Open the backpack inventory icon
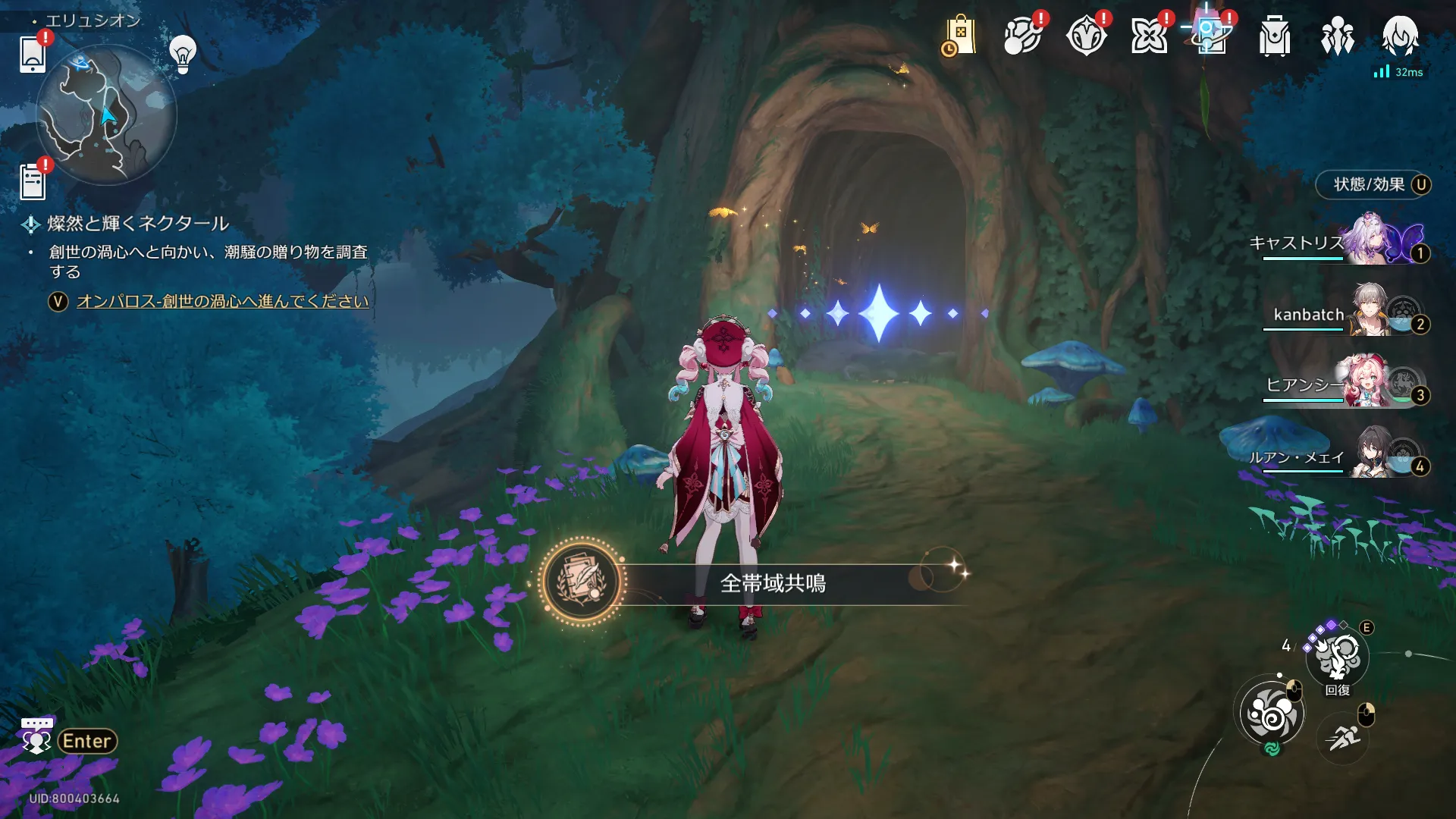The height and width of the screenshot is (819, 1456). 1274,36
